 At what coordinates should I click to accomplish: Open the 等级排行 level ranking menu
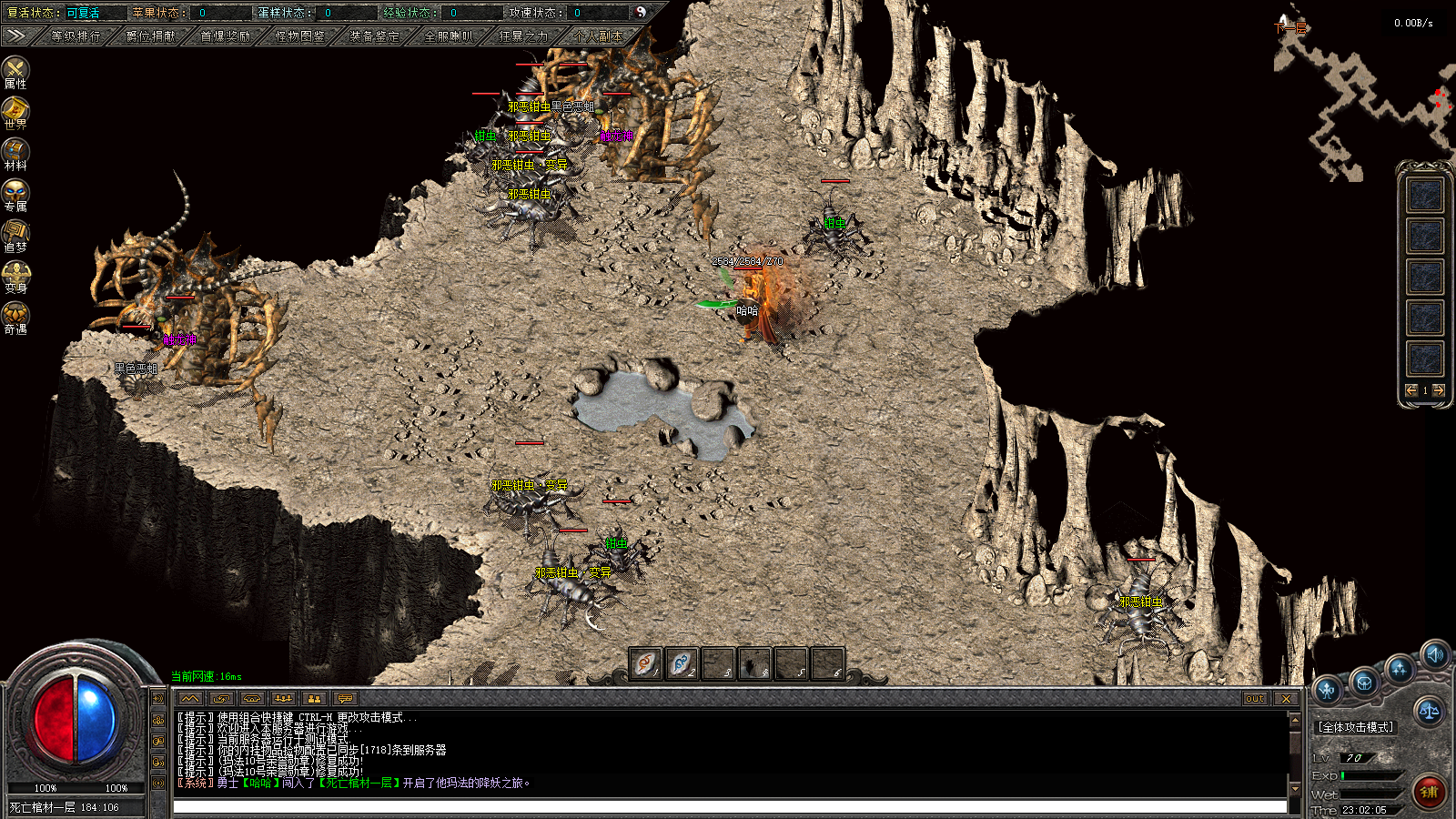tap(76, 36)
